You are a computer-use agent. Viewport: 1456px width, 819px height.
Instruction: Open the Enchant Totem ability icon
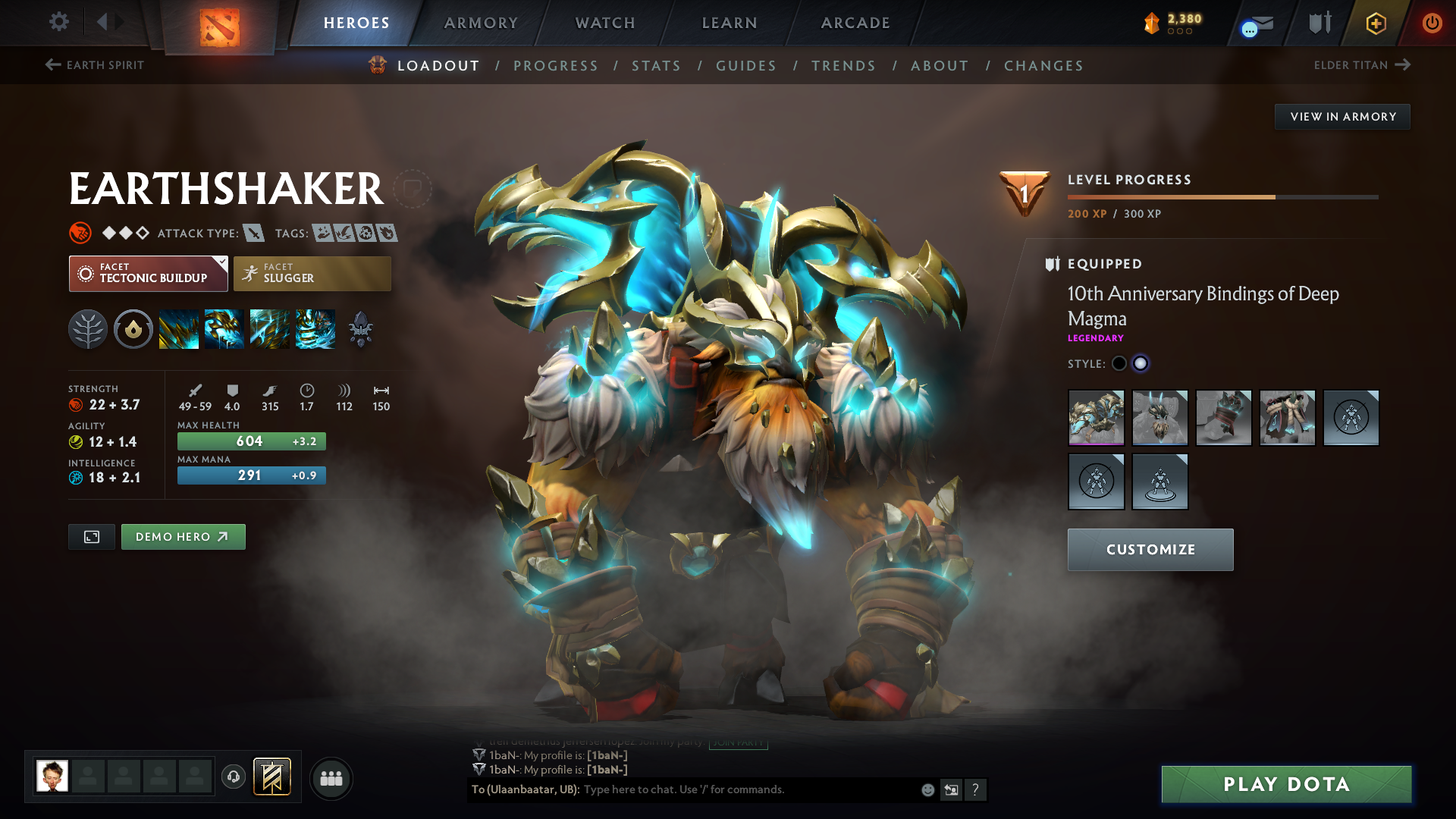coord(224,328)
